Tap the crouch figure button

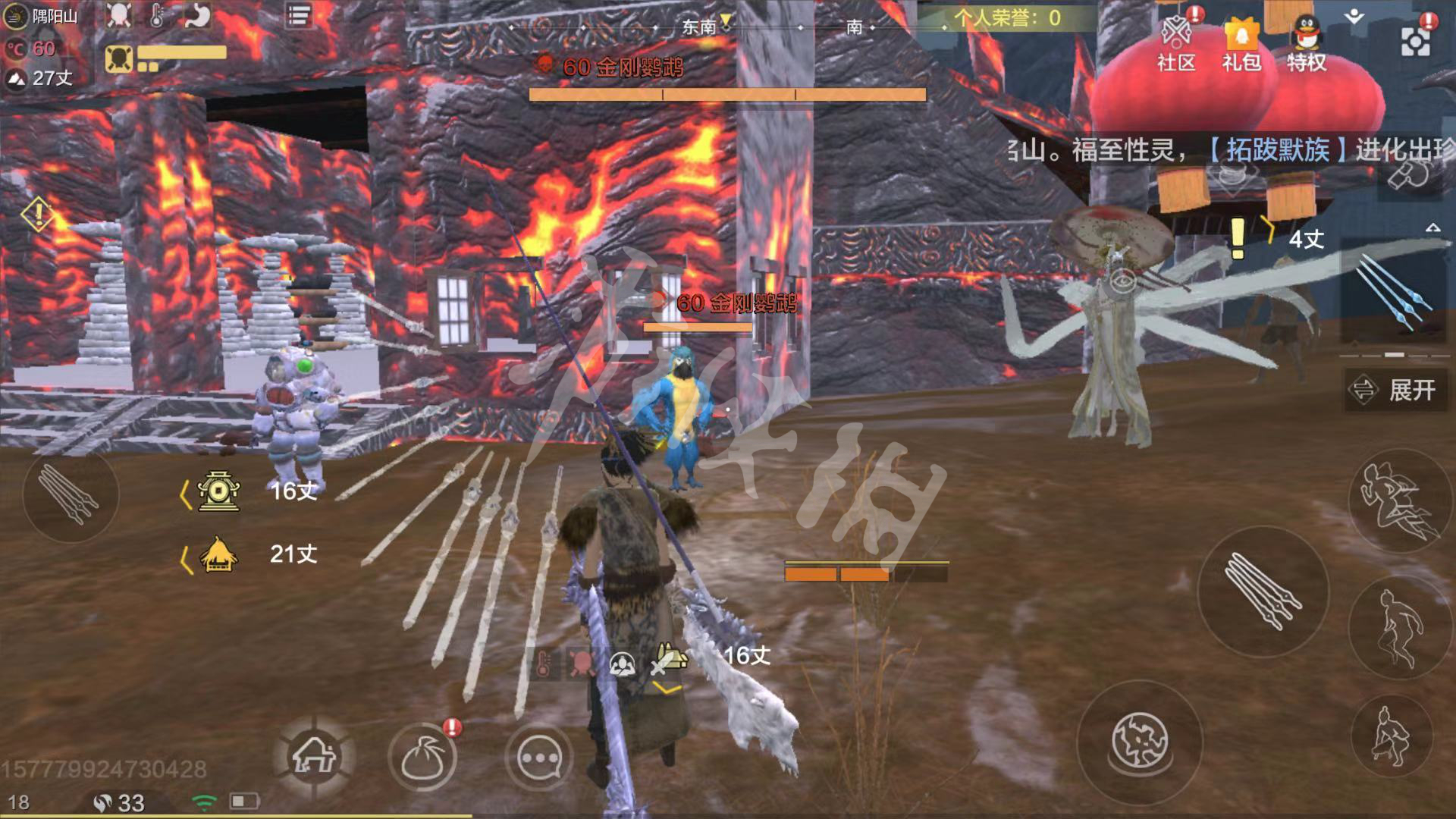tap(1392, 734)
